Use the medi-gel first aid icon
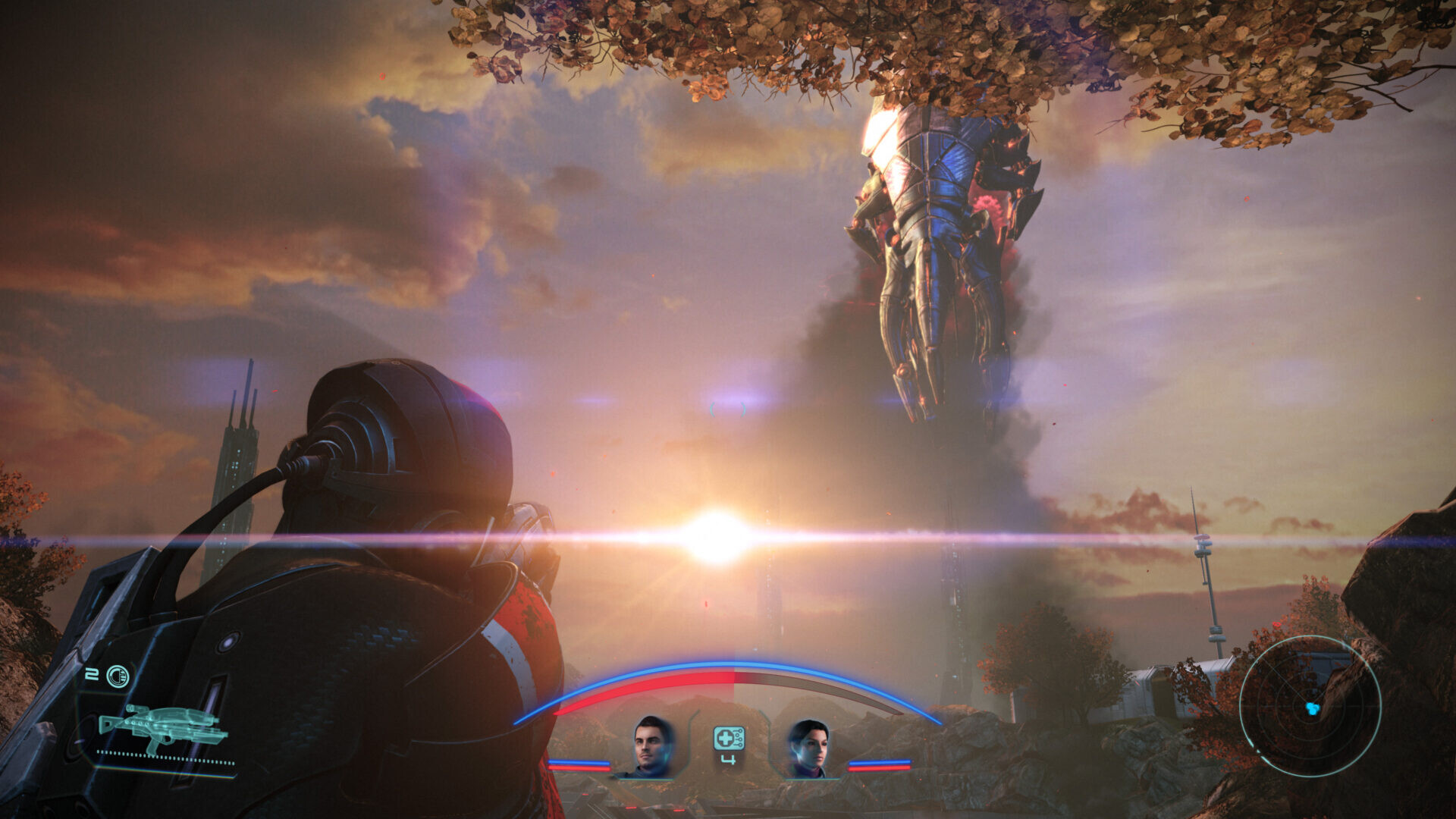The height and width of the screenshot is (819, 1456). pyautogui.click(x=729, y=738)
